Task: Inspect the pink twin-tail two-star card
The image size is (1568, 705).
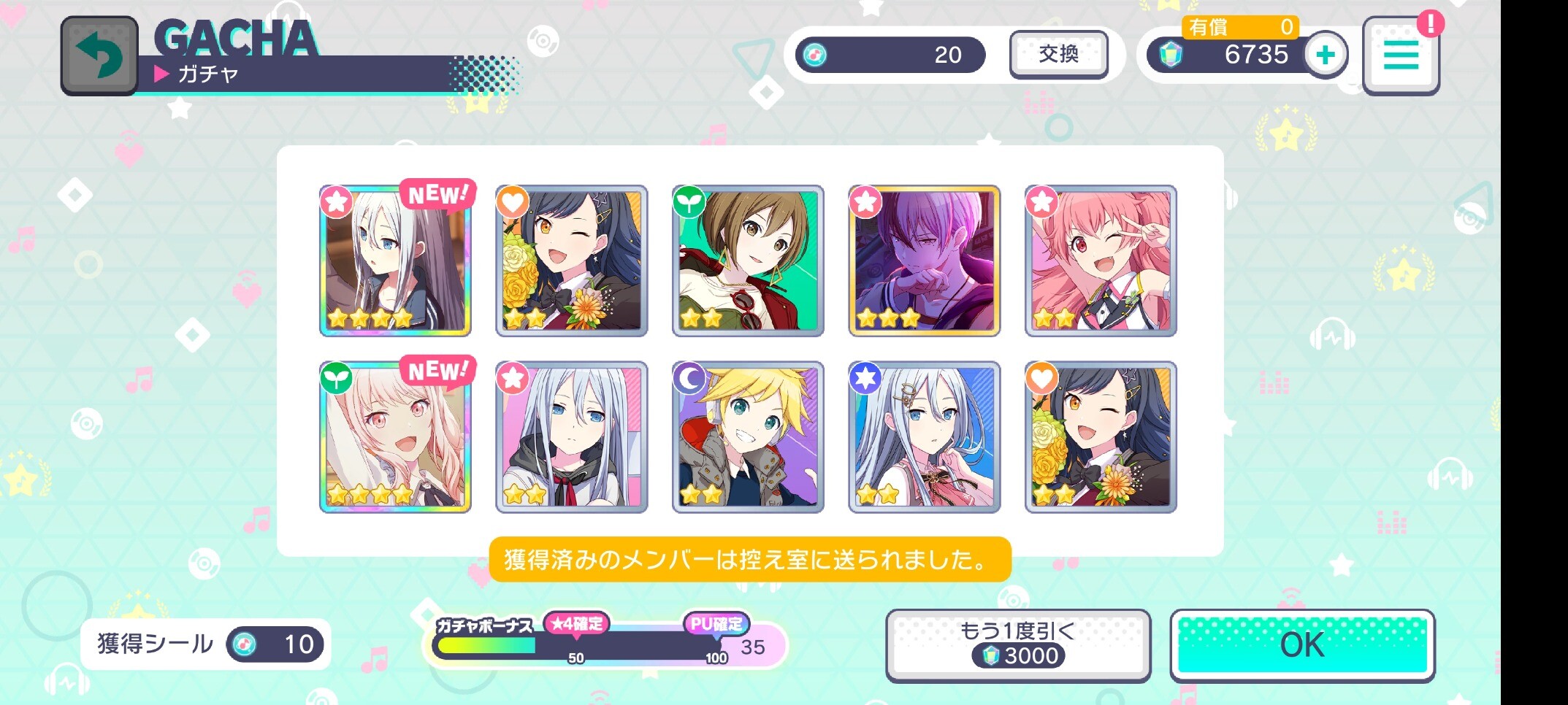Action: coord(1101,261)
